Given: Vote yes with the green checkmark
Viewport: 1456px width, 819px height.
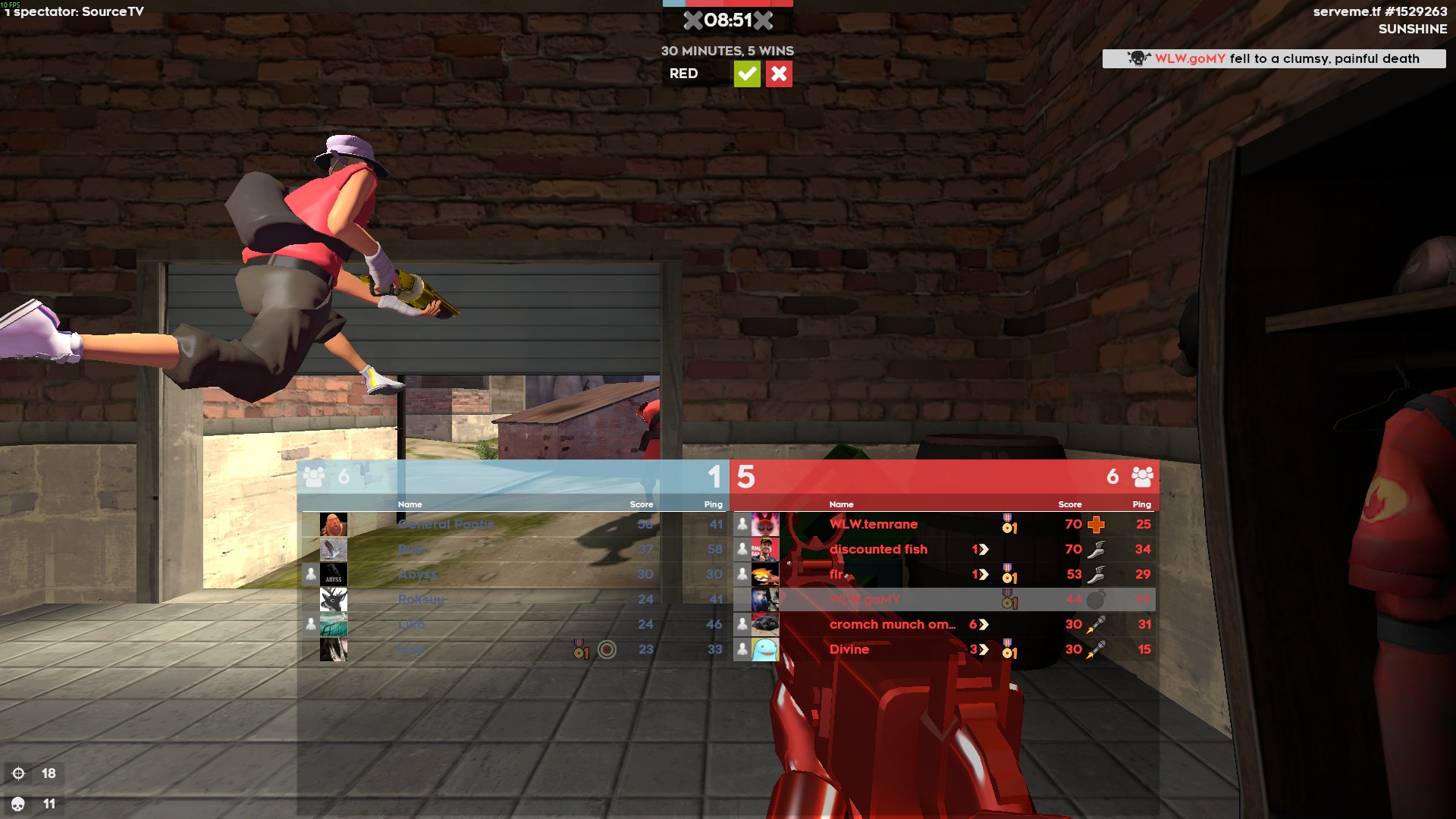Looking at the screenshot, I should click(x=747, y=74).
